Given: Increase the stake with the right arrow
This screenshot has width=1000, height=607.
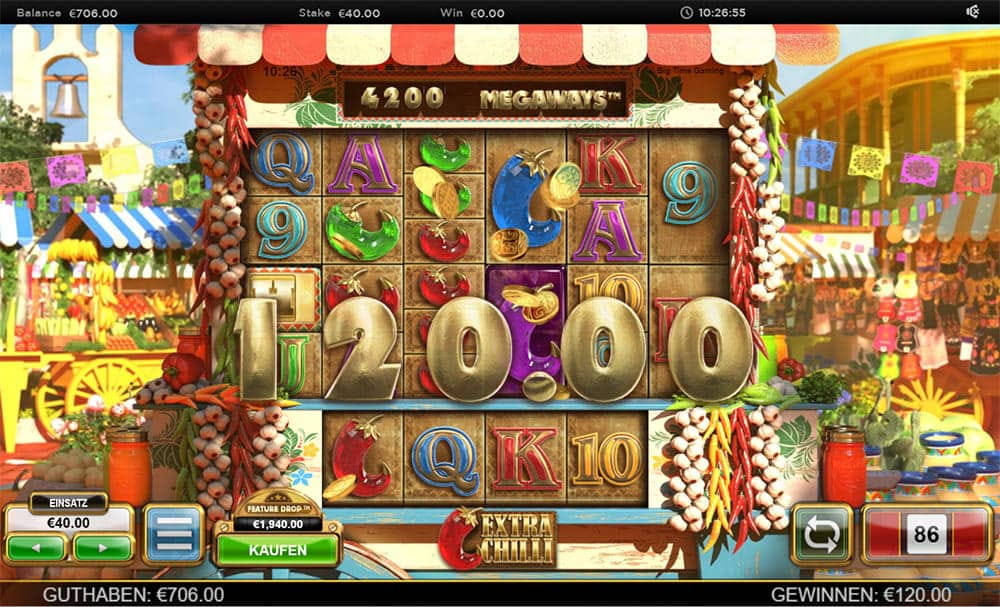Looking at the screenshot, I should [102, 548].
